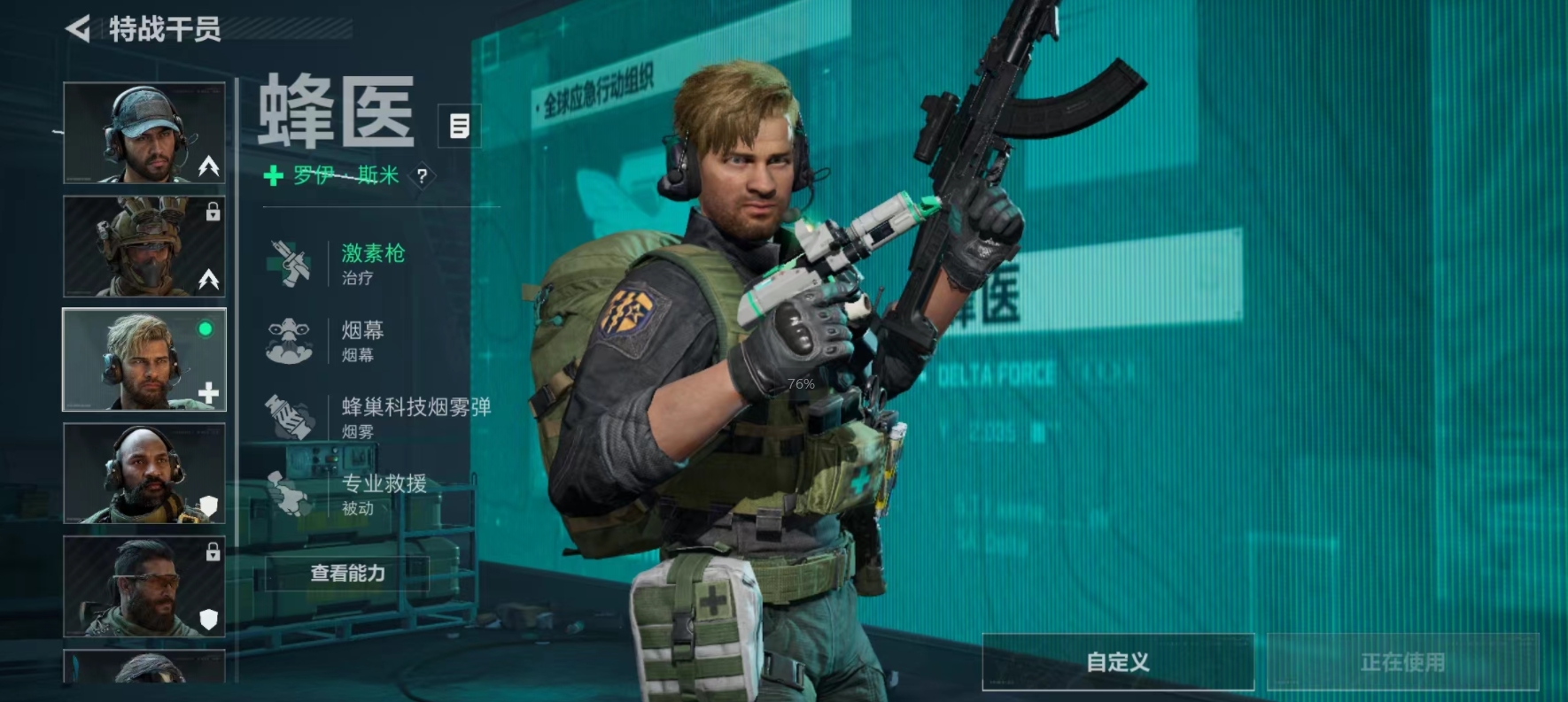Show the 专业救援 passive ability
The height and width of the screenshot is (702, 1568).
pyautogui.click(x=383, y=493)
